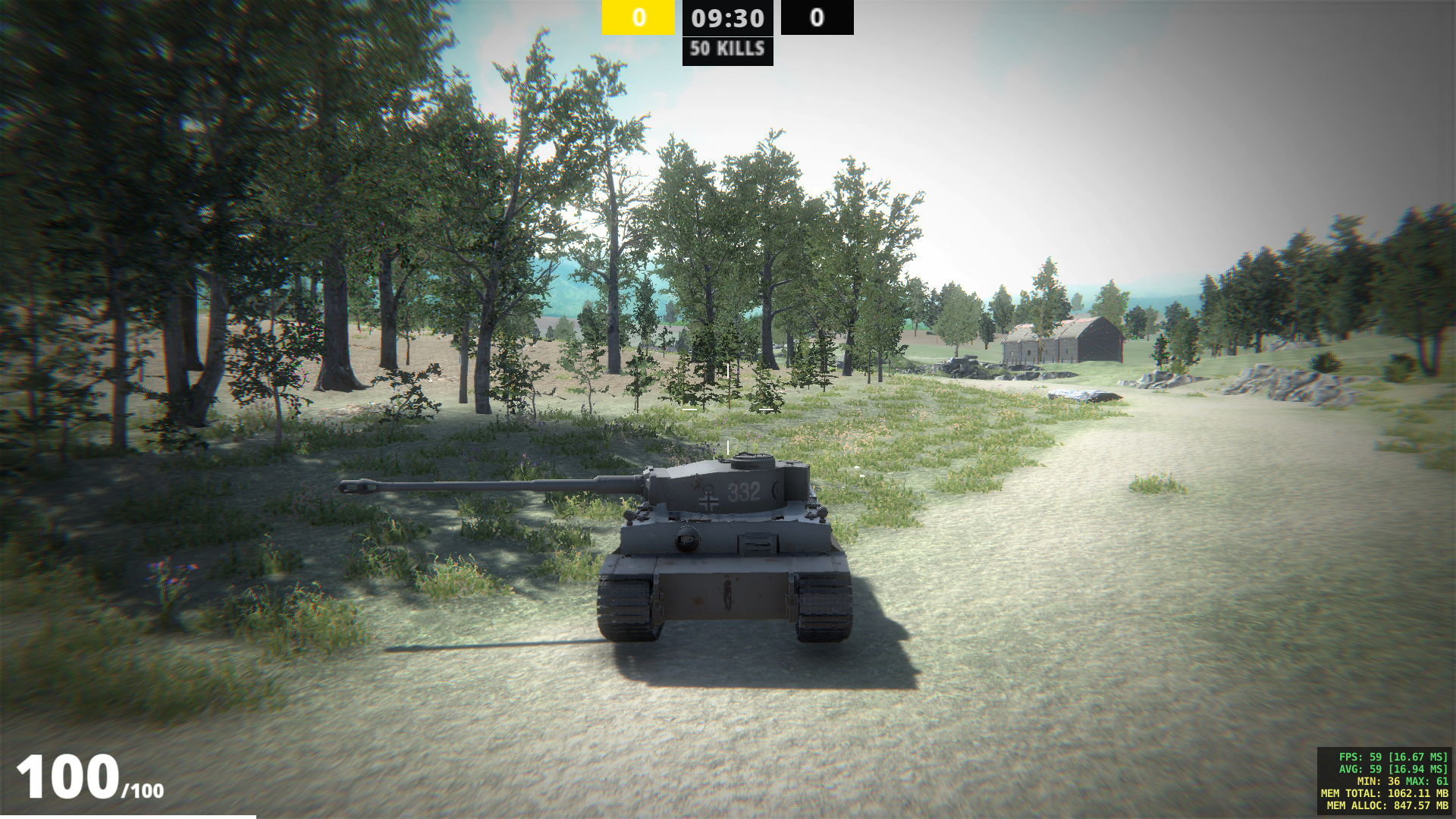Select the tank's turret hatch

coord(752,460)
